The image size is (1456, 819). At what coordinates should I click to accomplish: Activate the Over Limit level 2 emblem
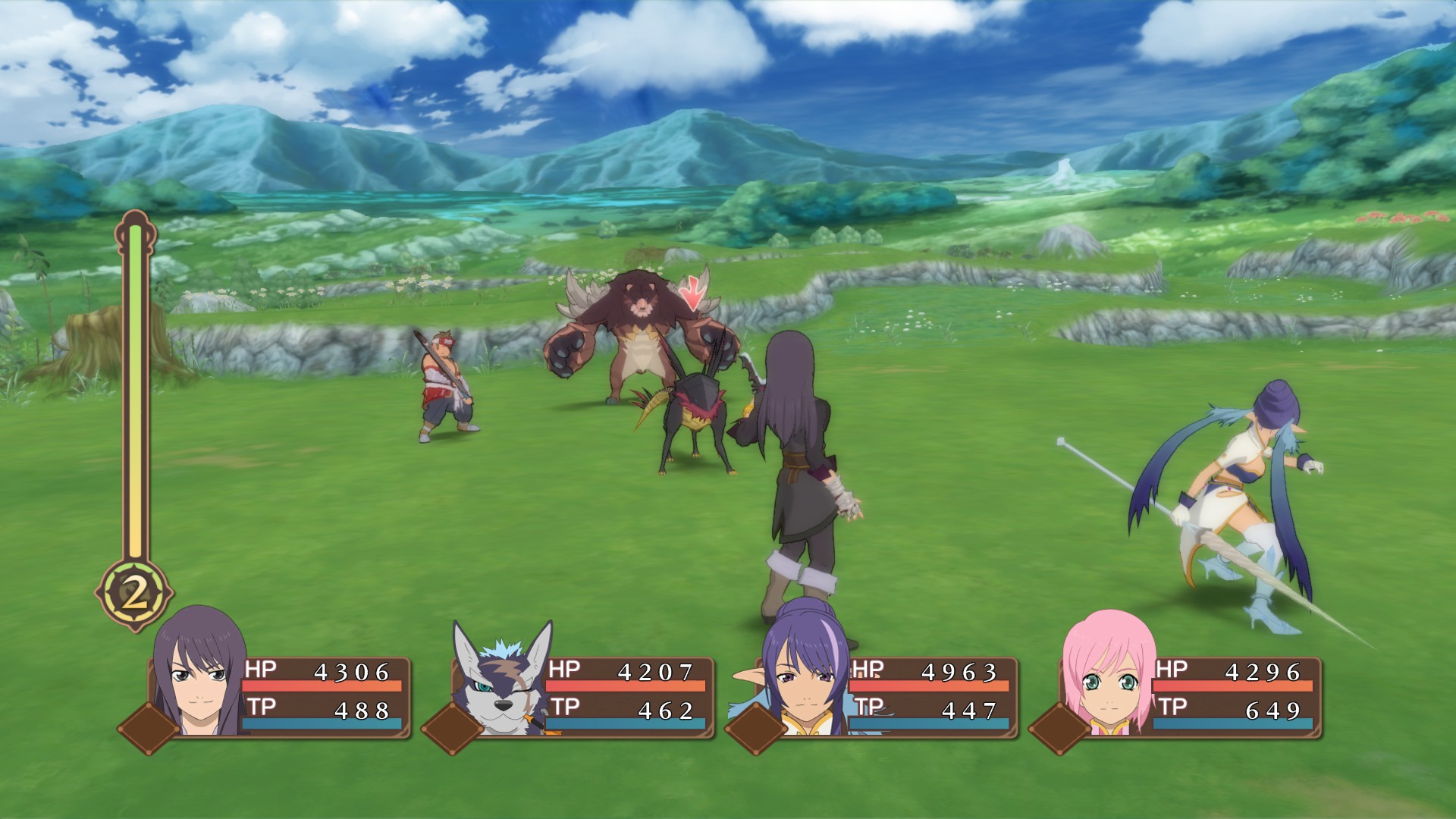[135, 595]
